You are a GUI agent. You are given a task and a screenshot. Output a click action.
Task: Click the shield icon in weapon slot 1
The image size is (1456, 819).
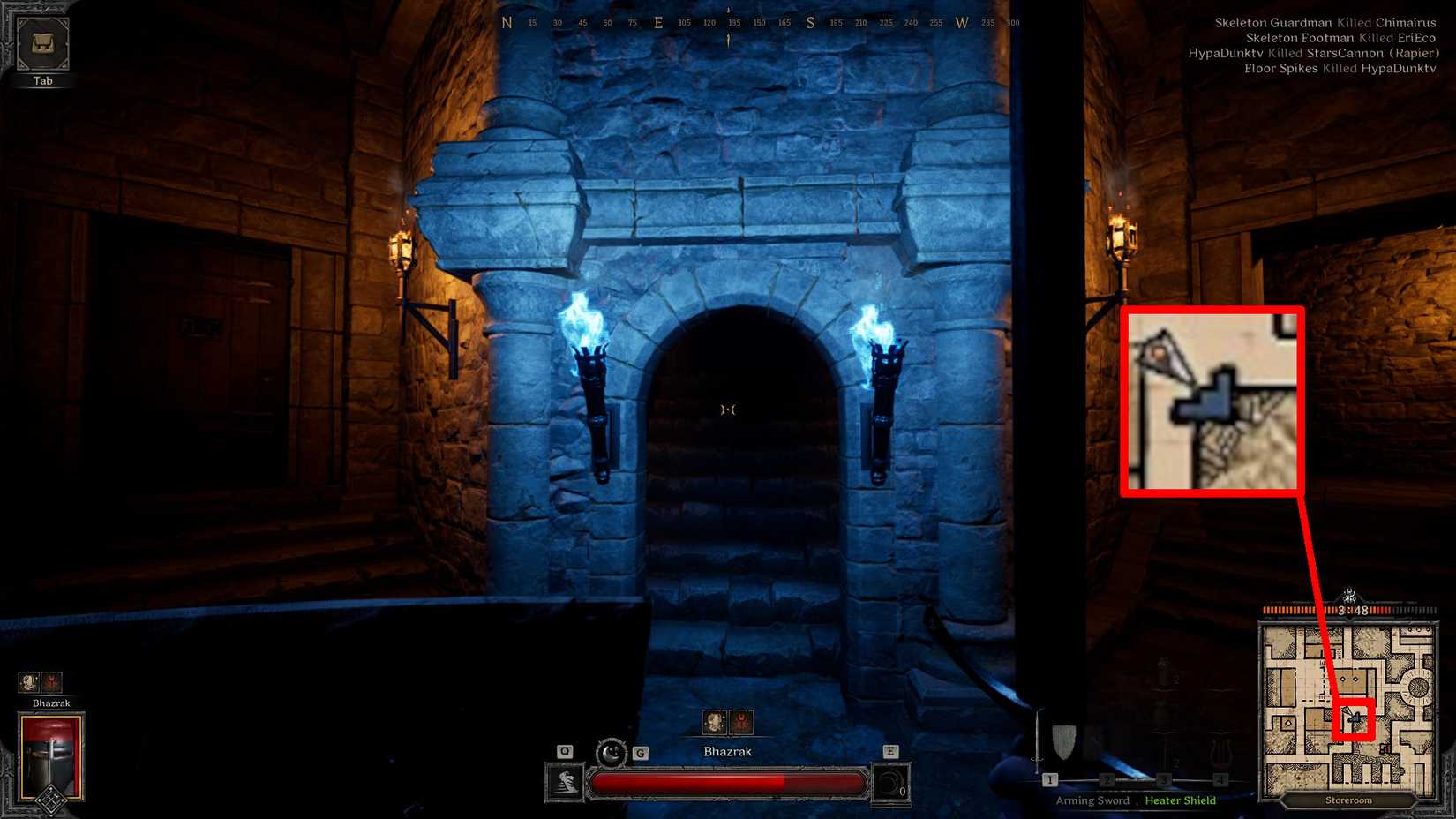(1065, 741)
